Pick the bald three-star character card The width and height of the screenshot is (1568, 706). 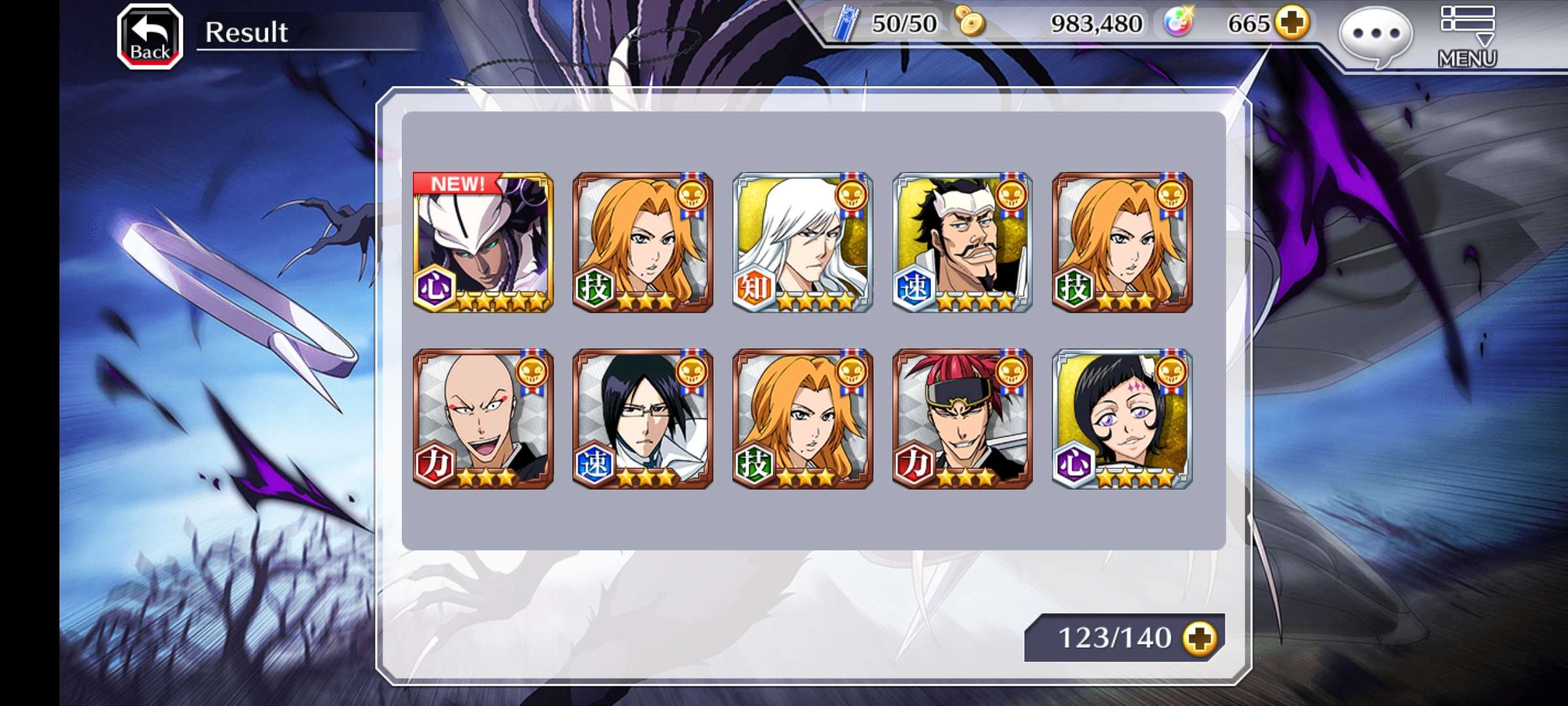[x=483, y=419]
